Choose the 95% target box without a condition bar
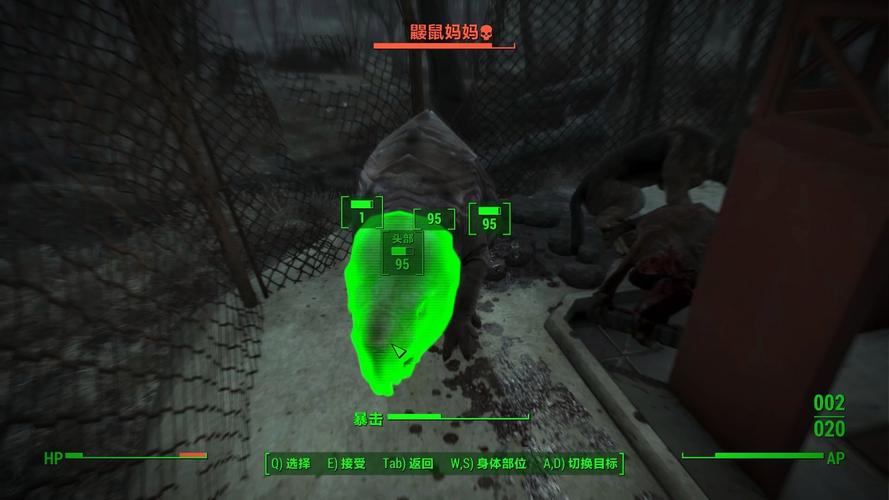 pos(434,219)
